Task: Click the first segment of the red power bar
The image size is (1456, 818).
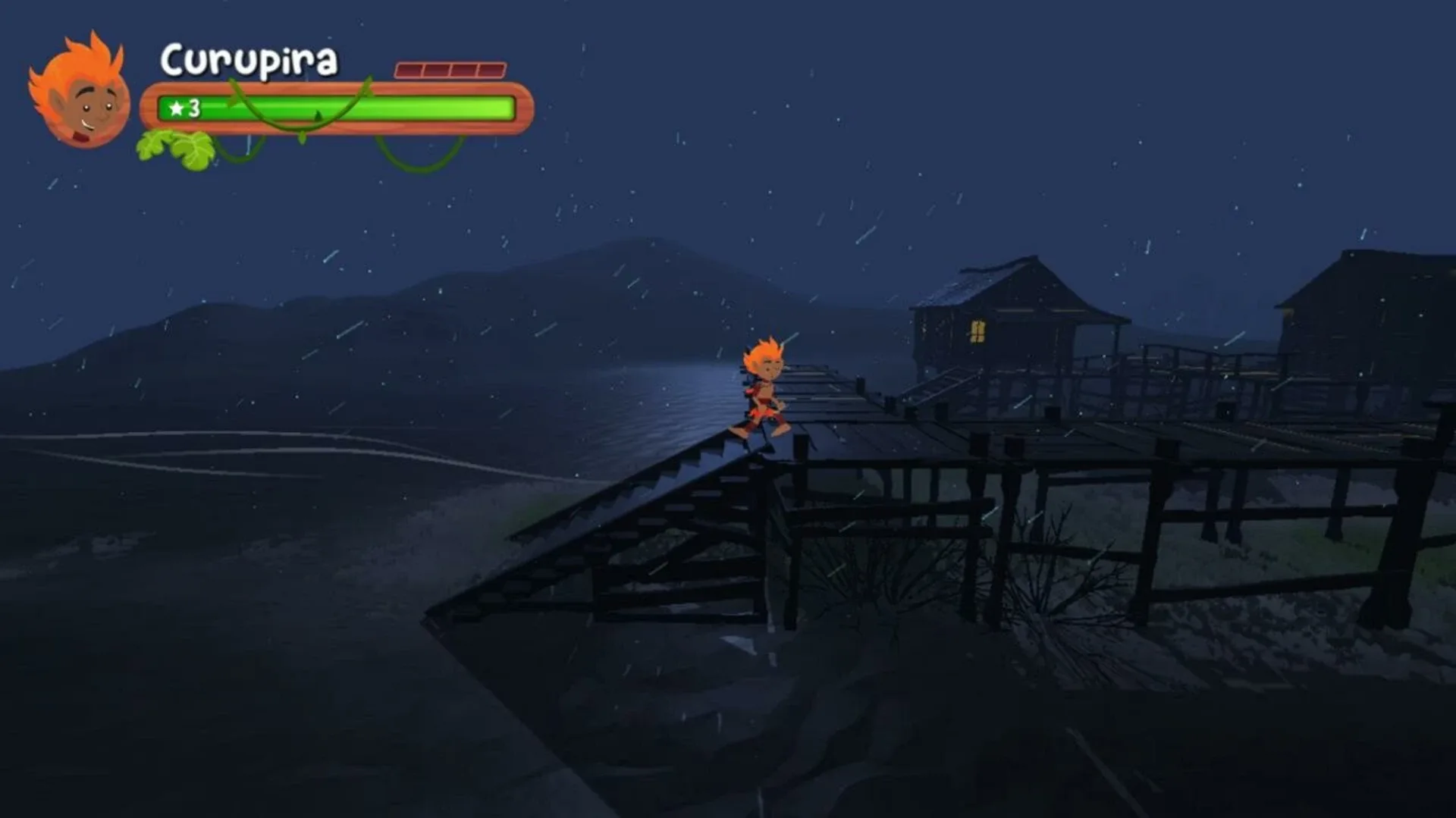Action: pyautogui.click(x=409, y=69)
